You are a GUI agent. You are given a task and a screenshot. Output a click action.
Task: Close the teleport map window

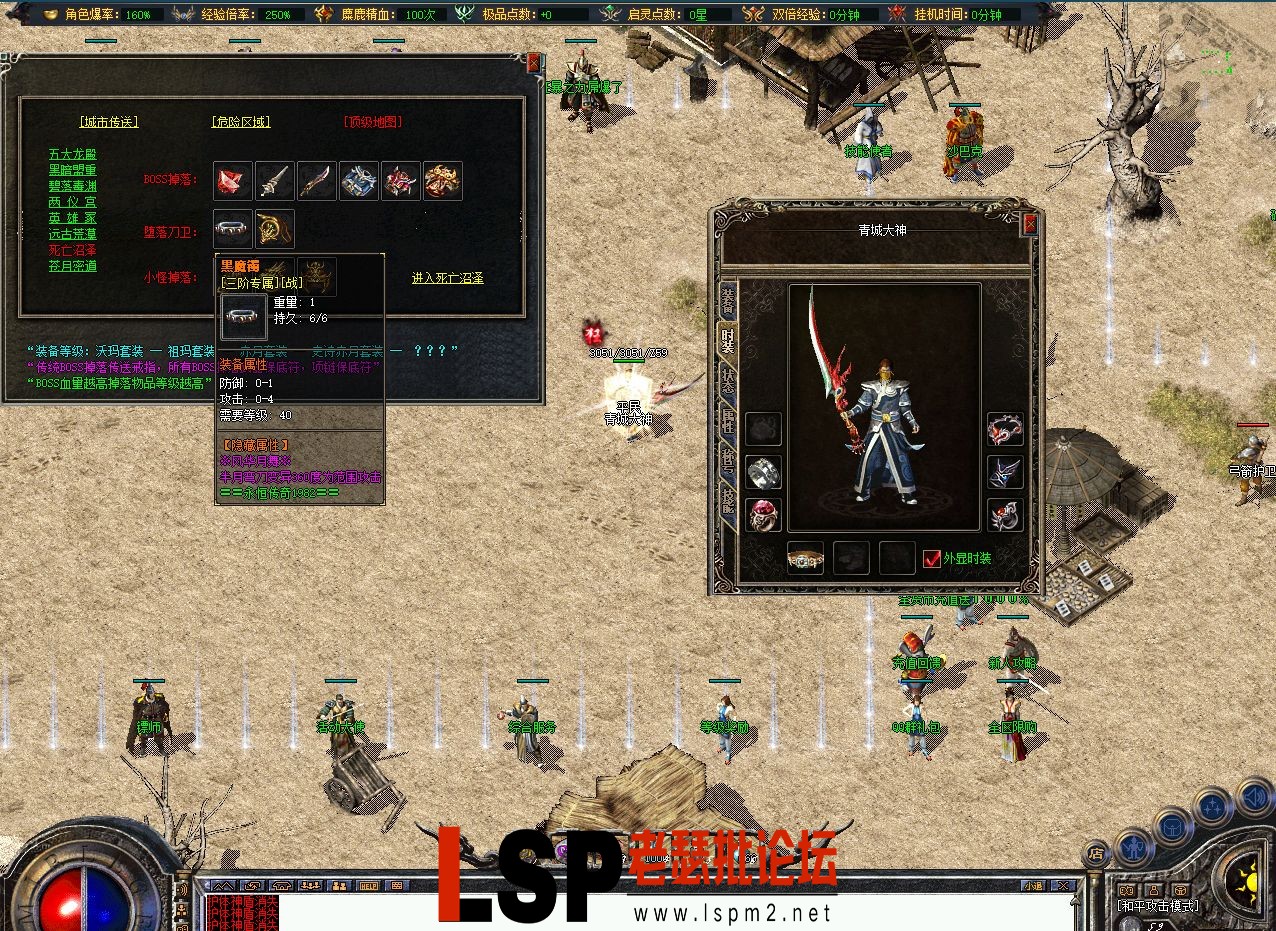point(533,62)
